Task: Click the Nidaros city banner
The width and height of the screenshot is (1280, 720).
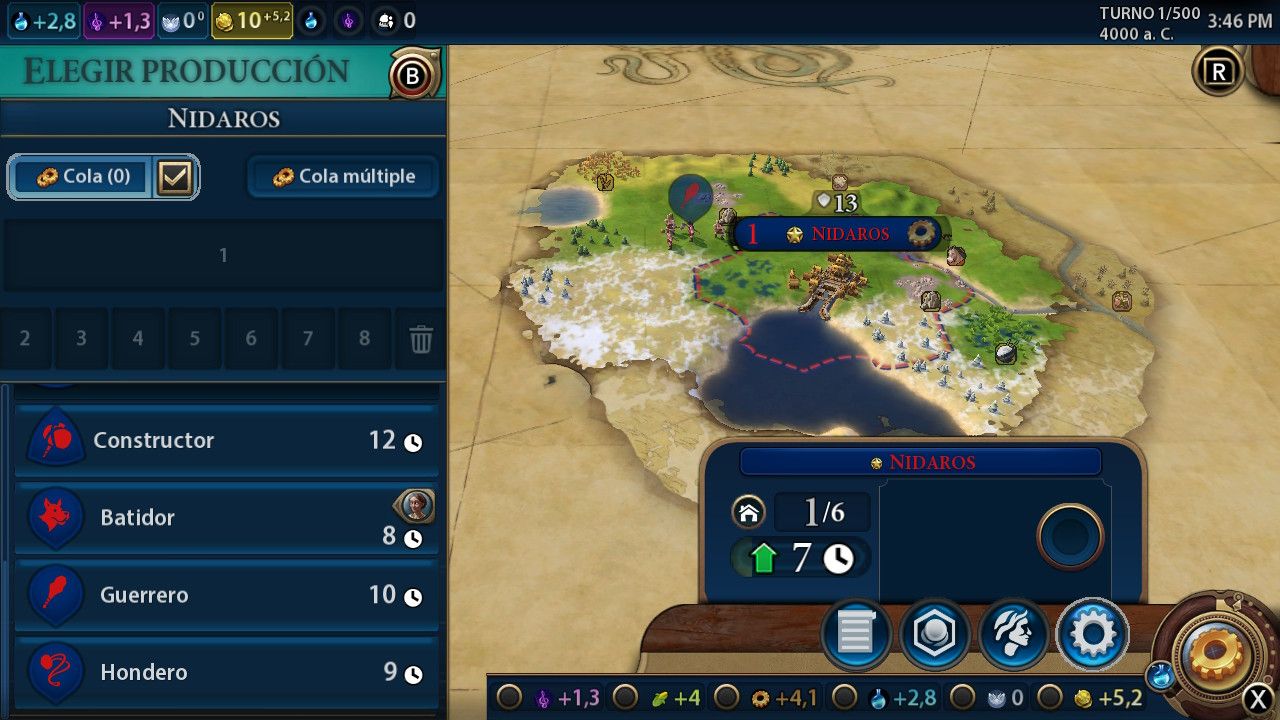Action: 838,234
